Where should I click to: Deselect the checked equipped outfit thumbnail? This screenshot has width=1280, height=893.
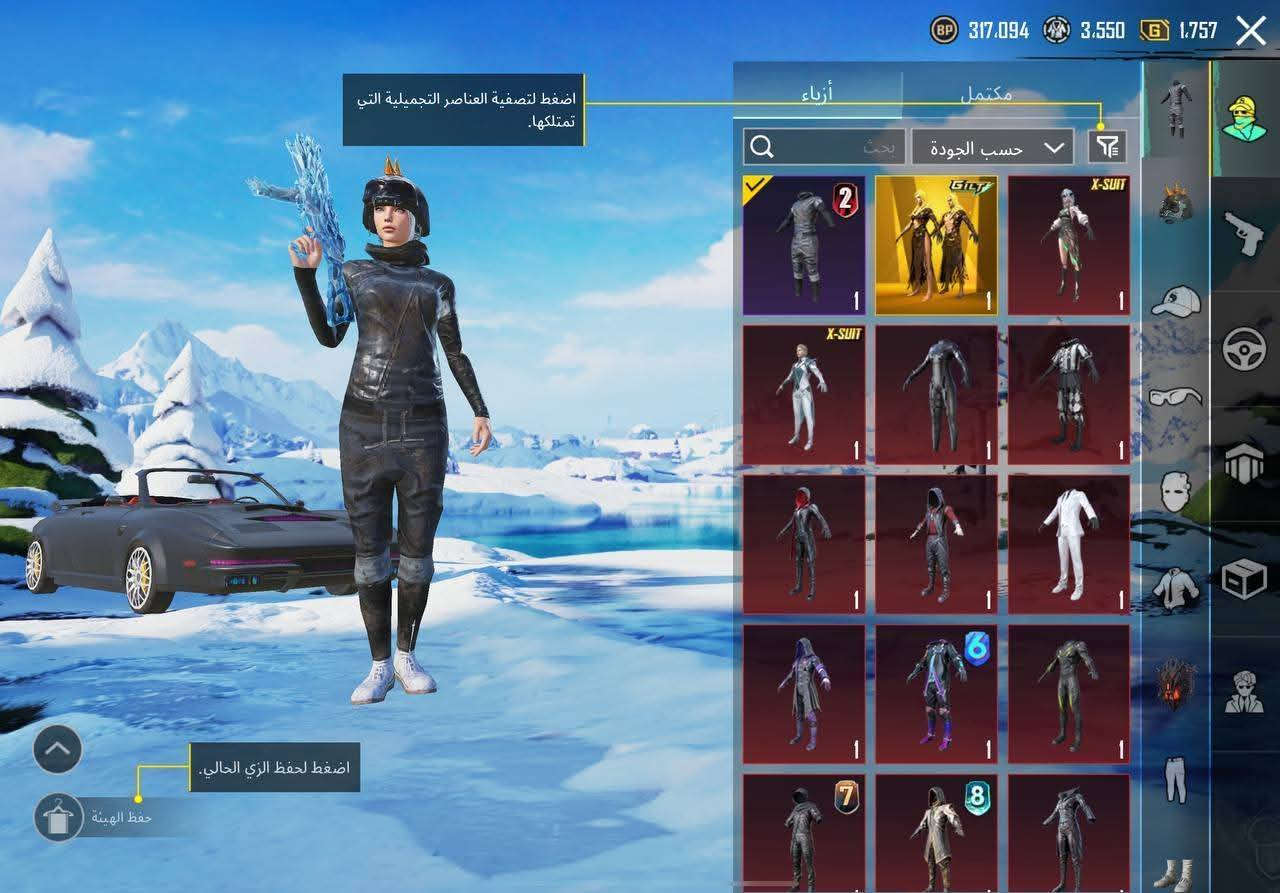[805, 243]
